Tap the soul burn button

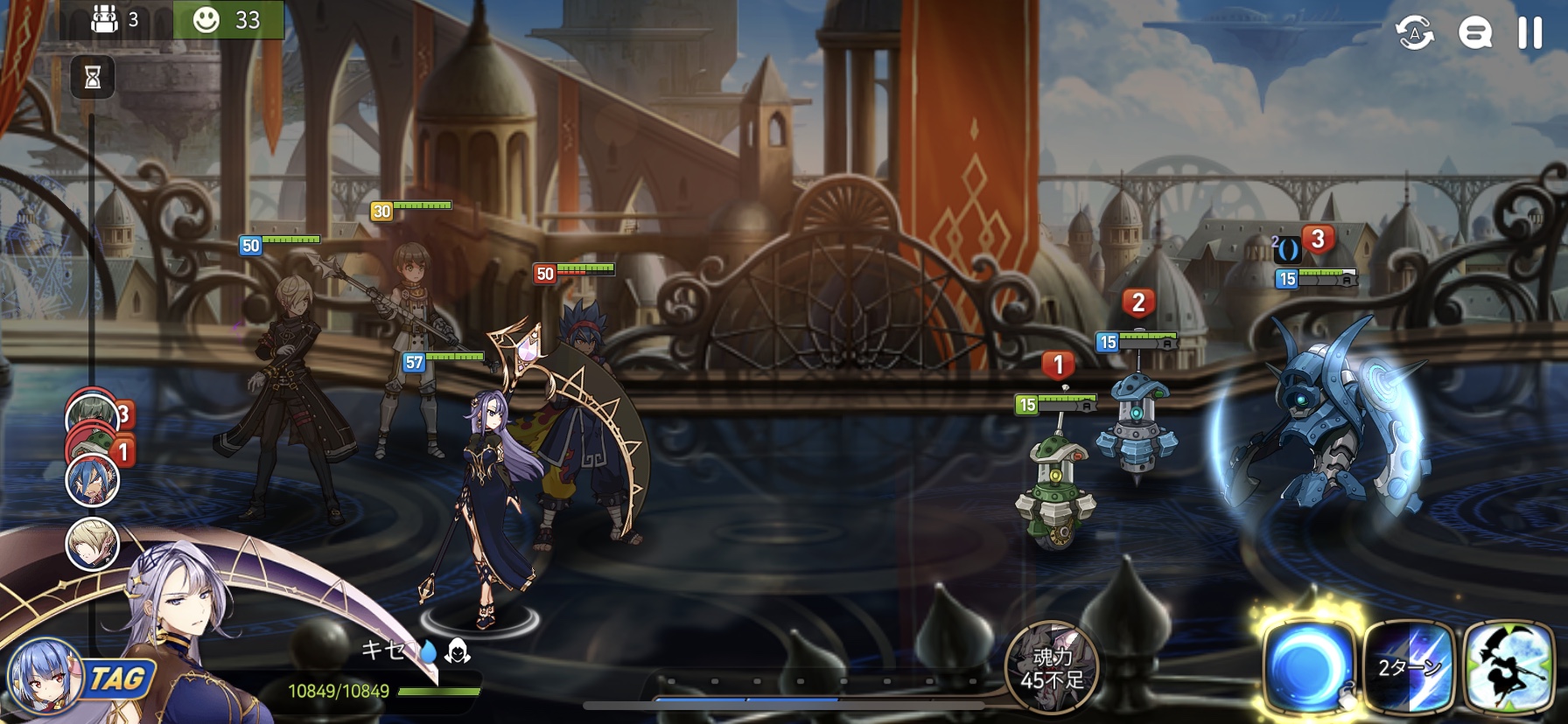[x=1051, y=668]
